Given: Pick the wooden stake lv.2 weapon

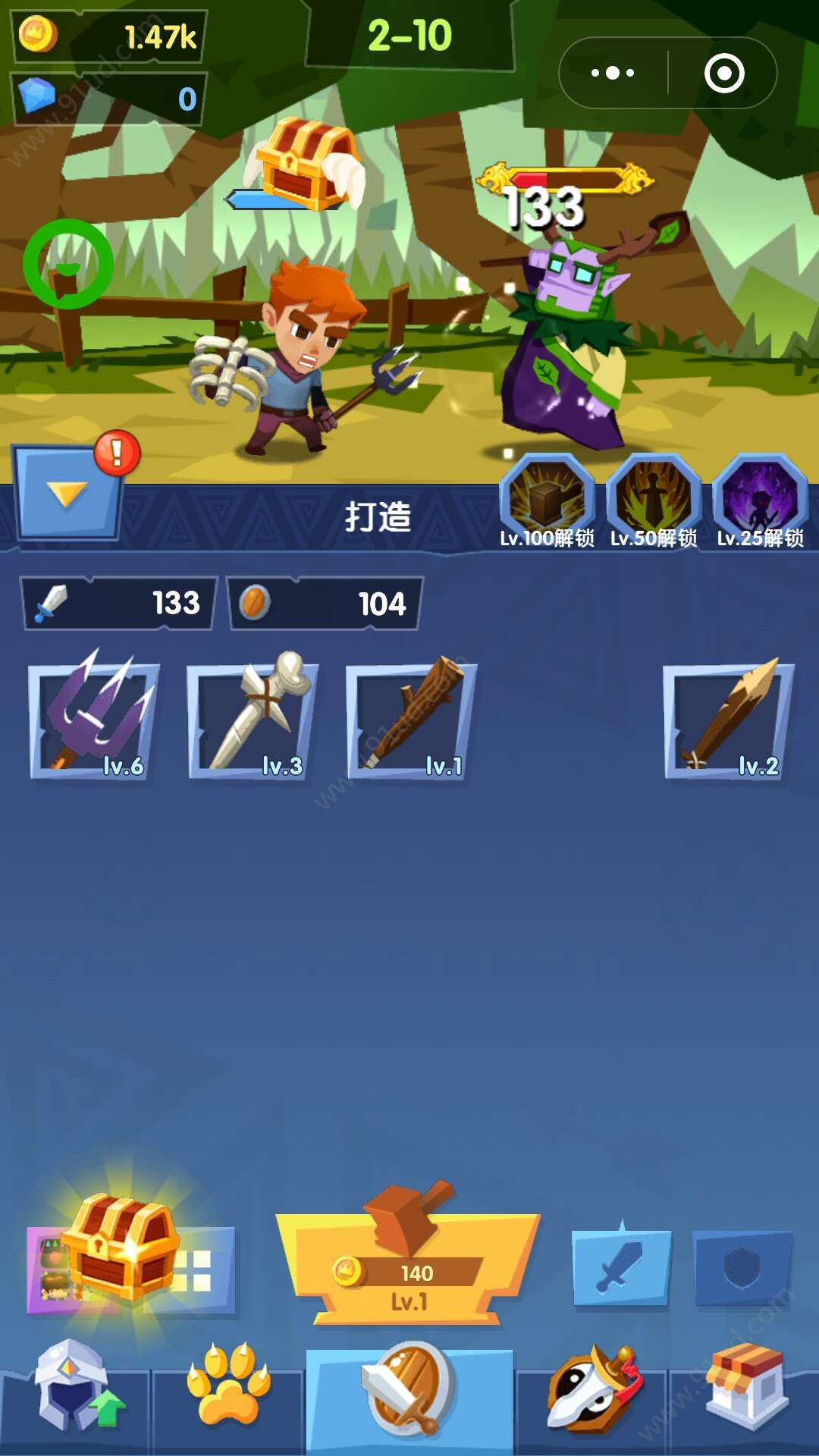Looking at the screenshot, I should pos(729,719).
